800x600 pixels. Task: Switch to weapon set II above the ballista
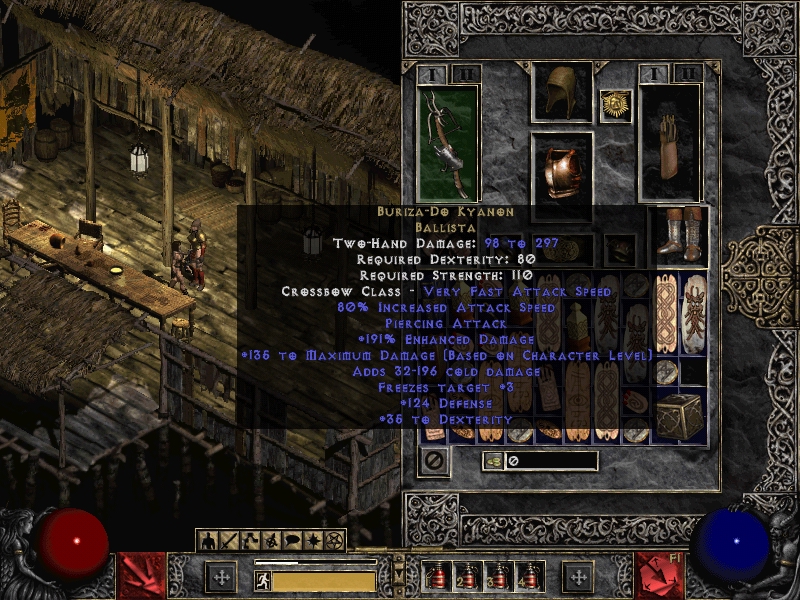pyautogui.click(x=465, y=74)
